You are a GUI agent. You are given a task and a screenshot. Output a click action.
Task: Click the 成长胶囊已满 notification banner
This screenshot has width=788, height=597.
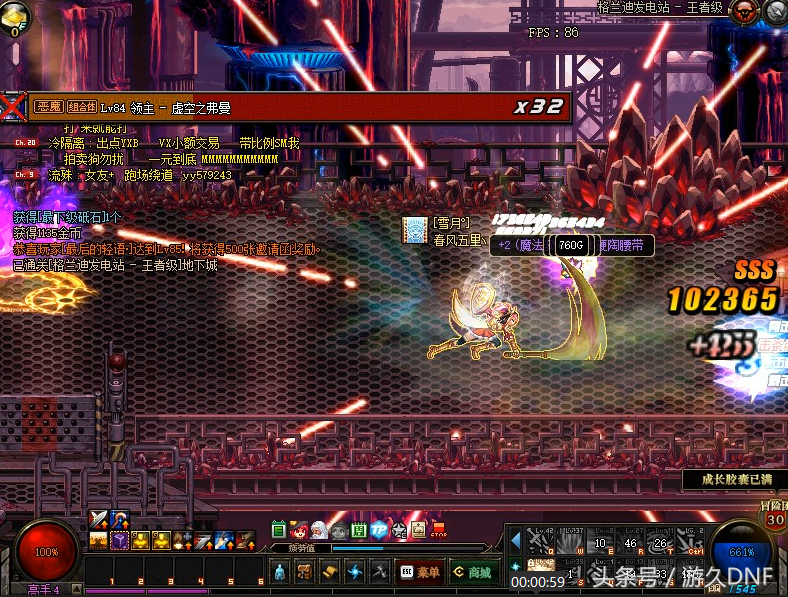[737, 480]
